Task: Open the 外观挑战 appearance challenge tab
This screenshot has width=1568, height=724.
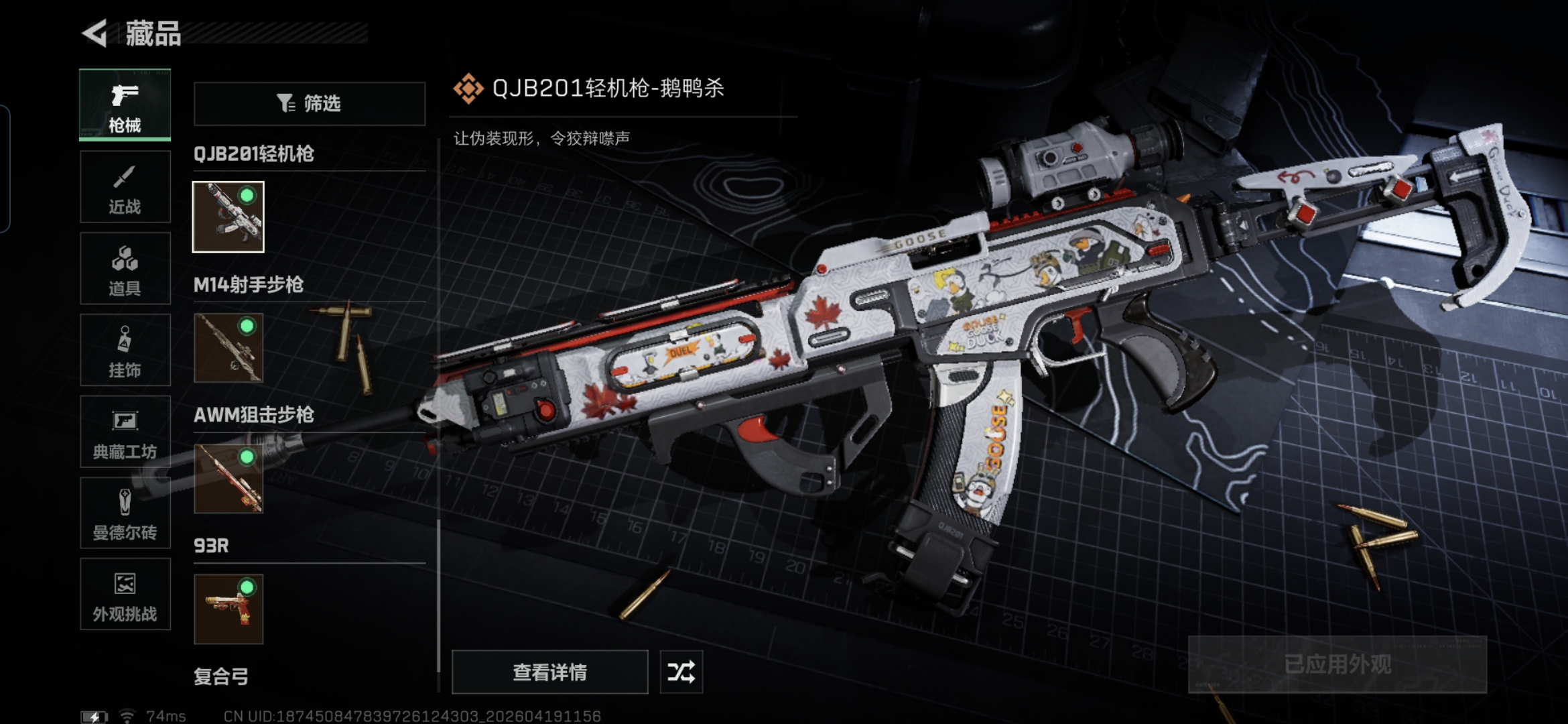Action: [125, 595]
